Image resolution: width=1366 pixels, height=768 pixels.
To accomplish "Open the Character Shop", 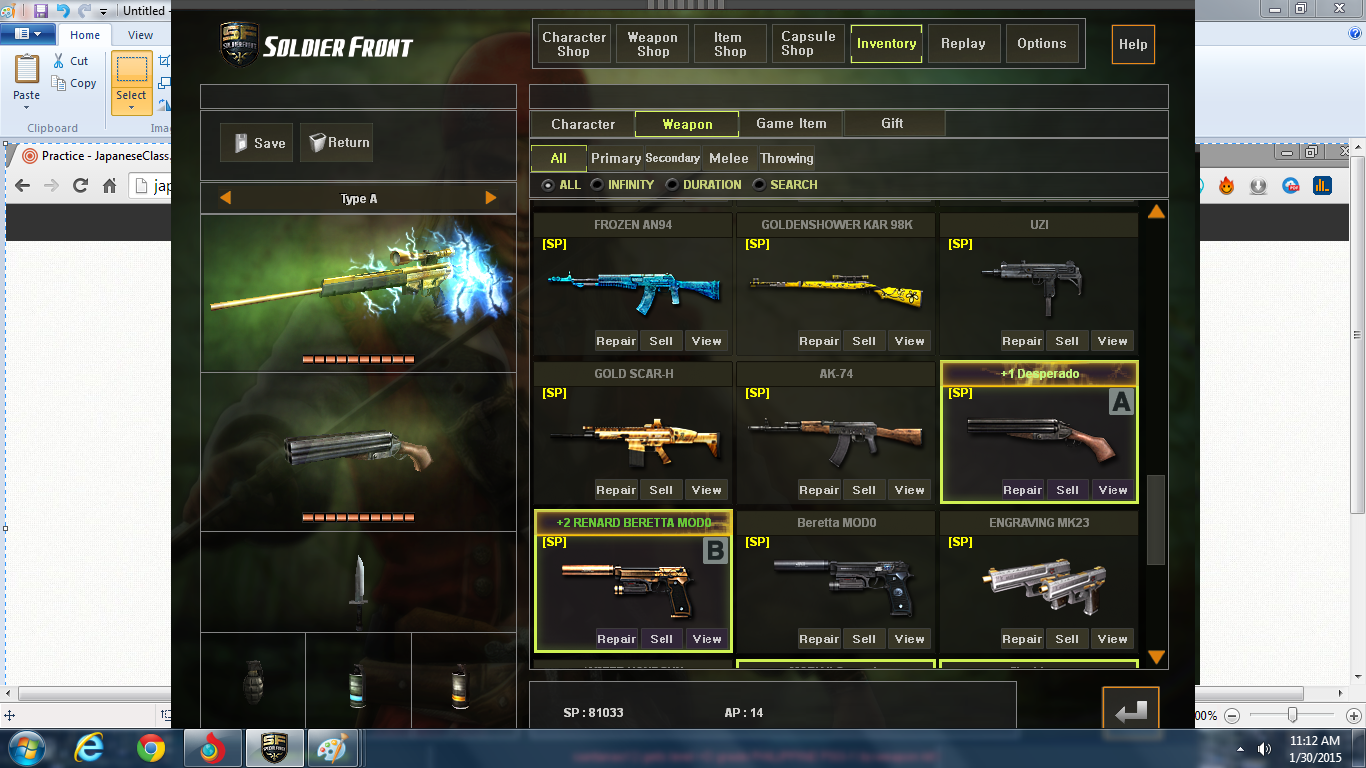I will pyautogui.click(x=574, y=44).
